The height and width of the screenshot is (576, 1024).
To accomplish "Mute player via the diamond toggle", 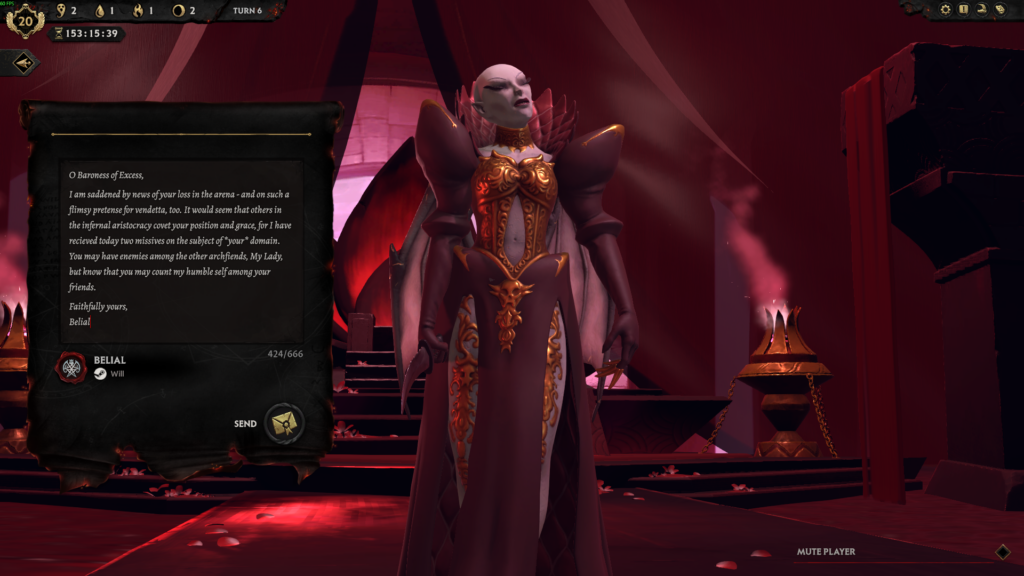I will [x=1003, y=551].
